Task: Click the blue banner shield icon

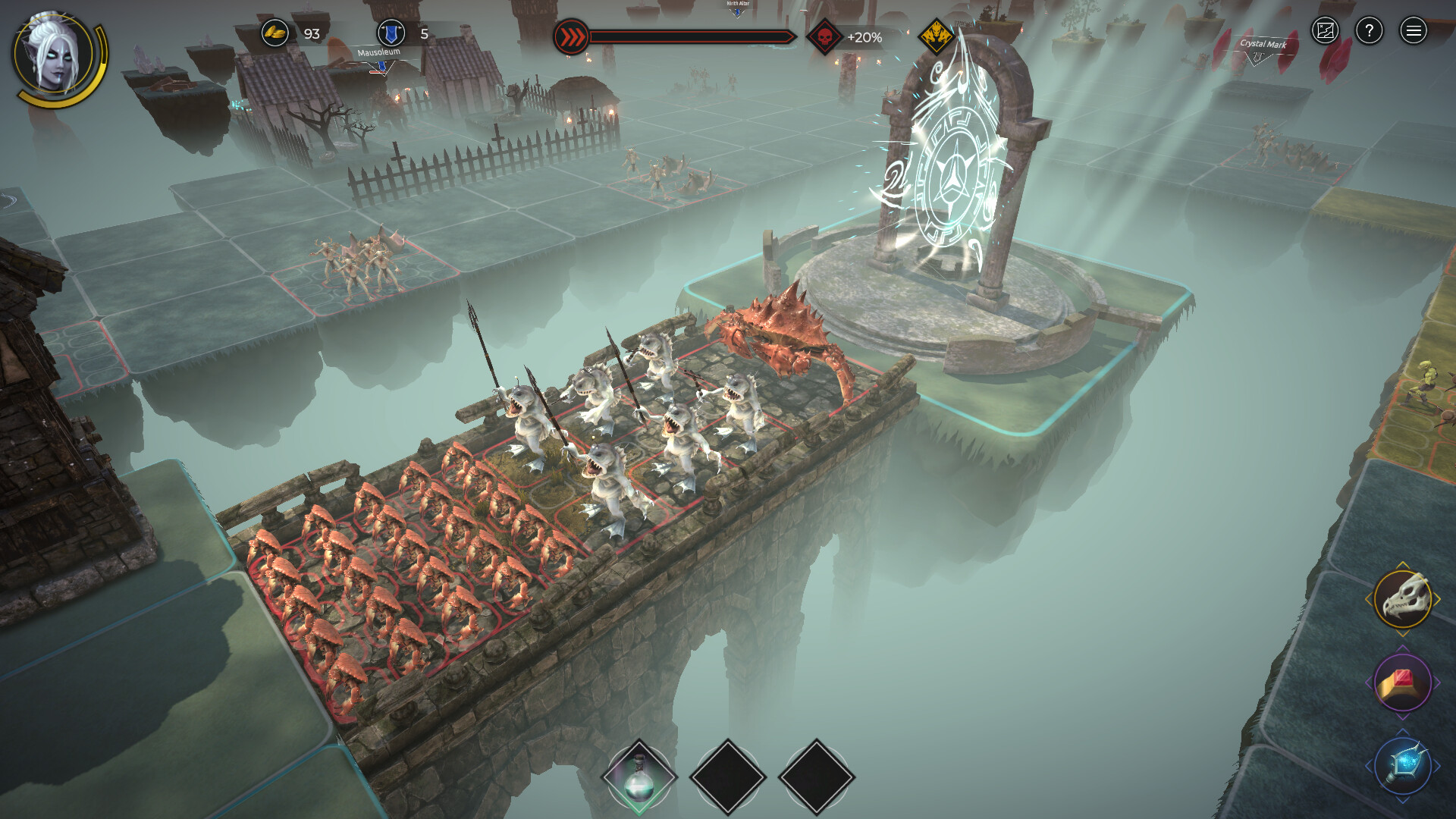Action: pos(388,33)
